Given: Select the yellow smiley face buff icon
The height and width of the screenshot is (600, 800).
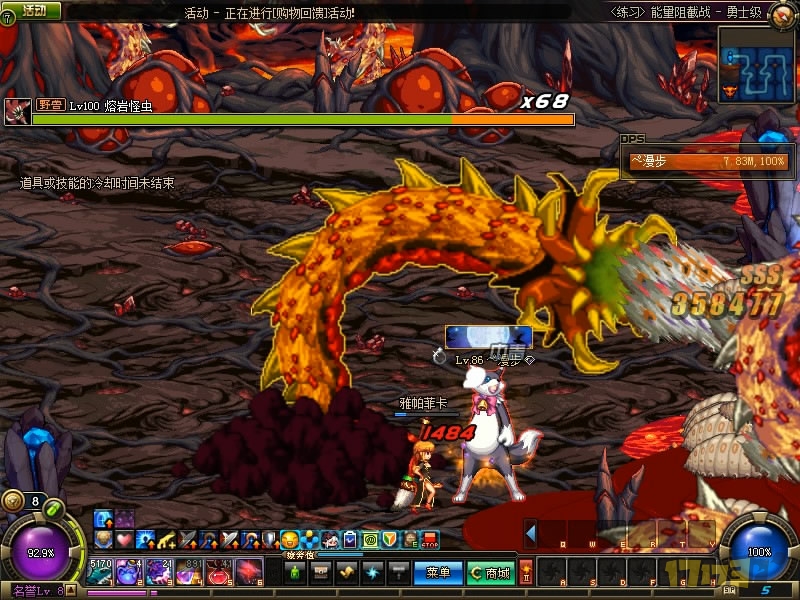Looking at the screenshot, I should pyautogui.click(x=290, y=540).
